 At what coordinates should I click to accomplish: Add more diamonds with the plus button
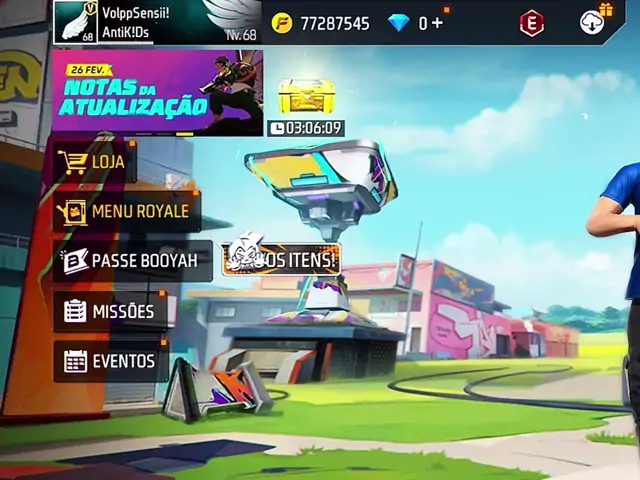pyautogui.click(x=438, y=23)
